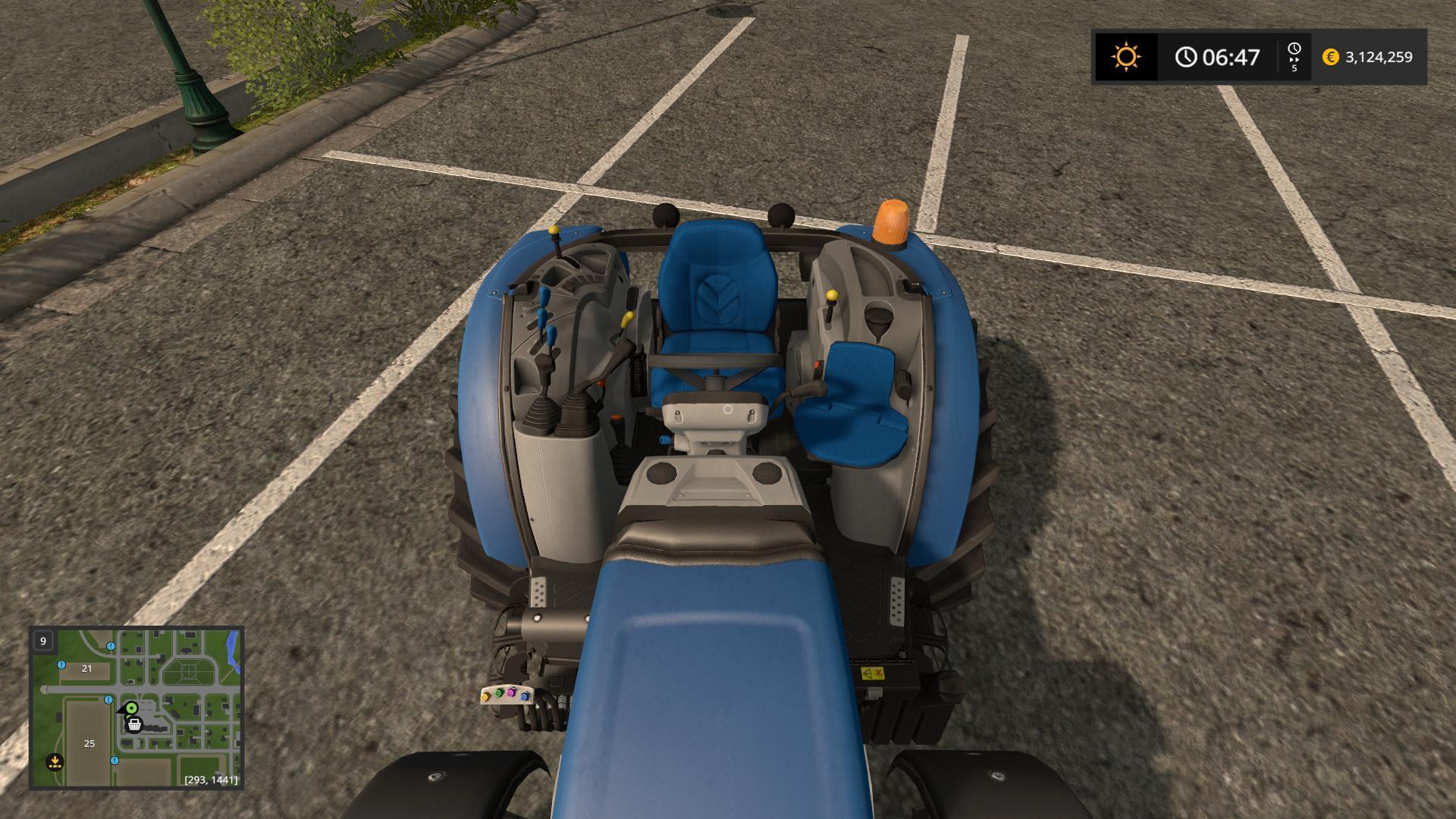Screen dimensions: 1456x819
Task: Choose field 25 on the minimap
Action: point(89,743)
